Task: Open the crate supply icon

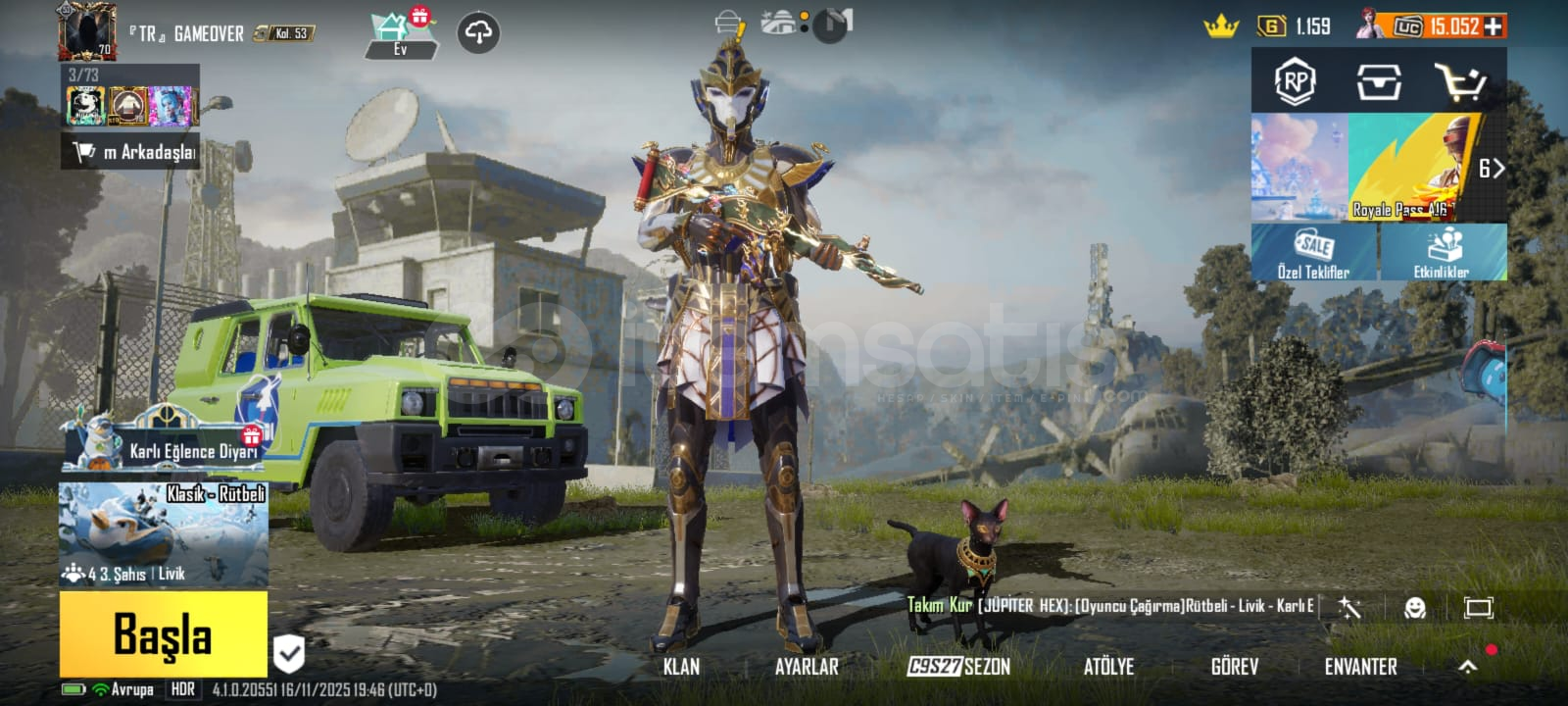Action: (x=1378, y=82)
